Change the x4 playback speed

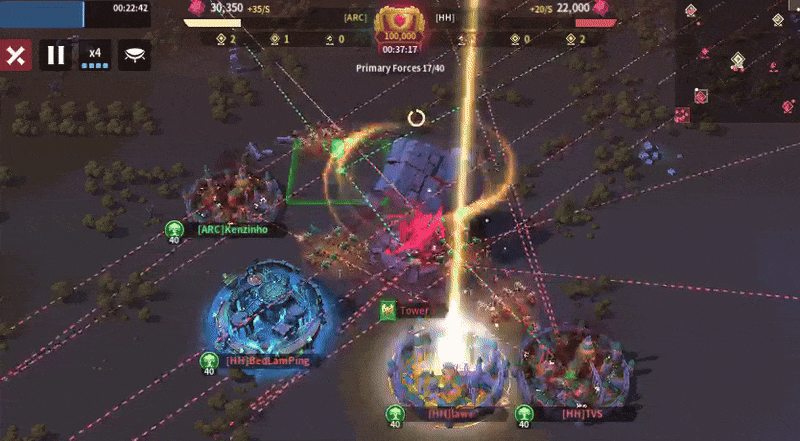coord(95,56)
